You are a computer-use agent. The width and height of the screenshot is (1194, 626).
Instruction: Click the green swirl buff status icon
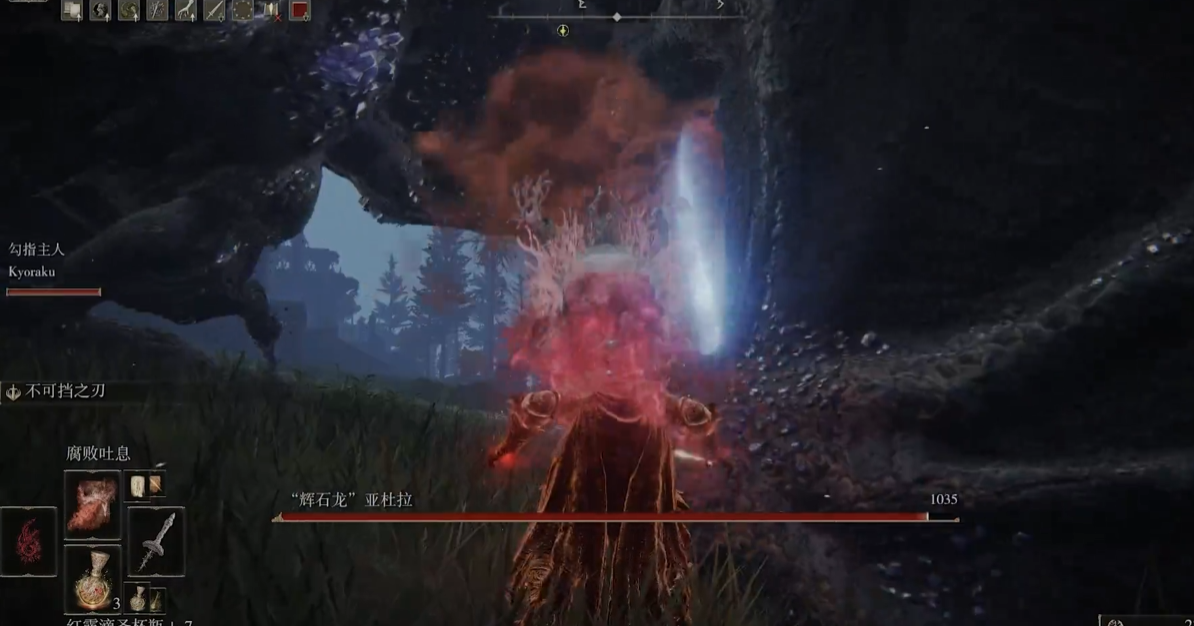(x=129, y=11)
